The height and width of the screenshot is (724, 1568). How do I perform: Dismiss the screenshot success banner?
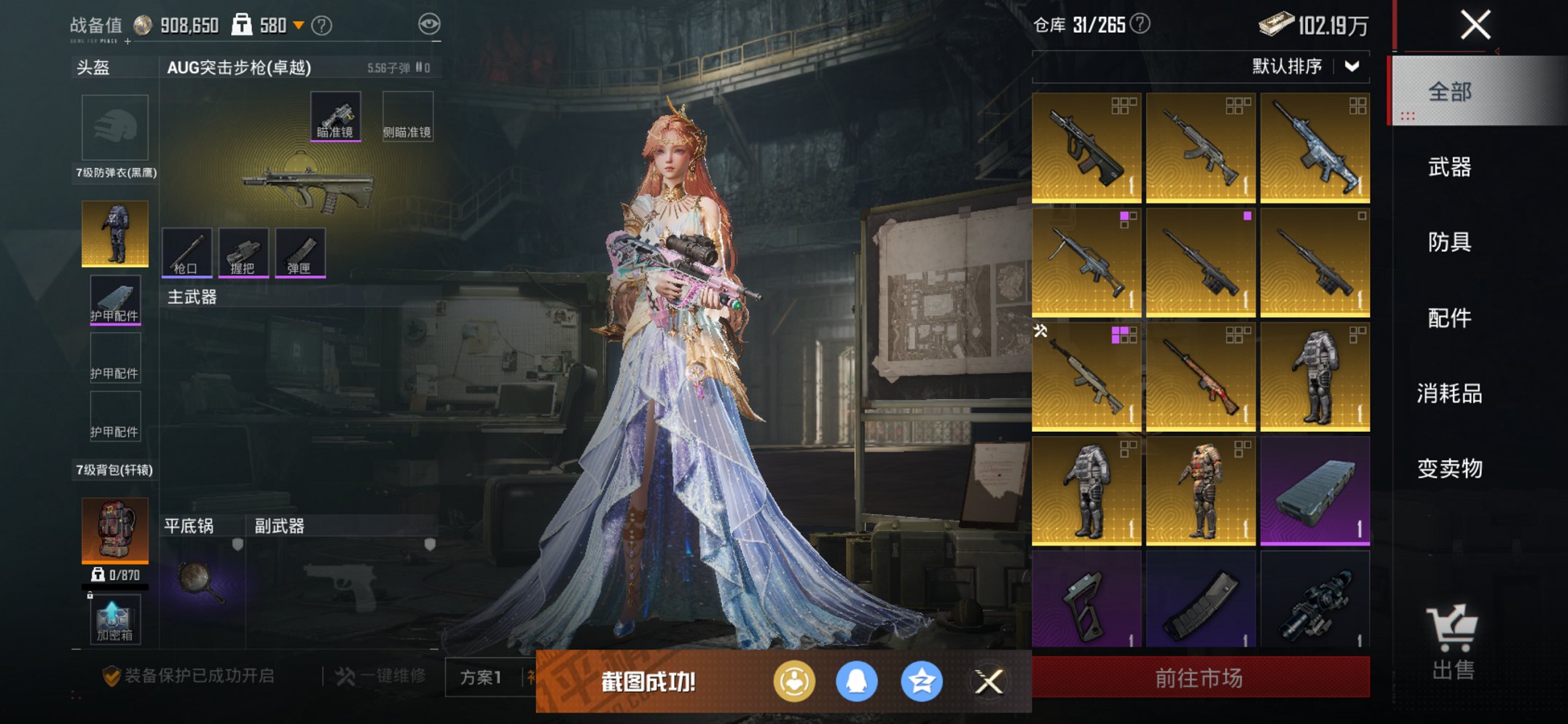click(989, 682)
